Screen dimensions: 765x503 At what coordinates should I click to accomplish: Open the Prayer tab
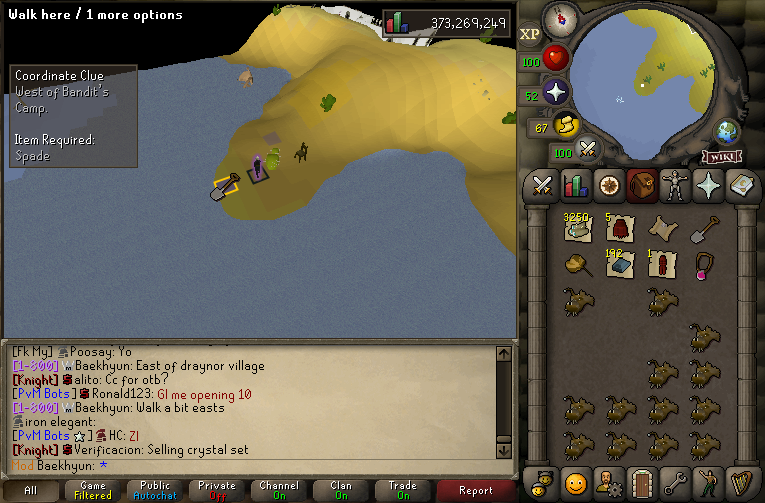[x=708, y=186]
